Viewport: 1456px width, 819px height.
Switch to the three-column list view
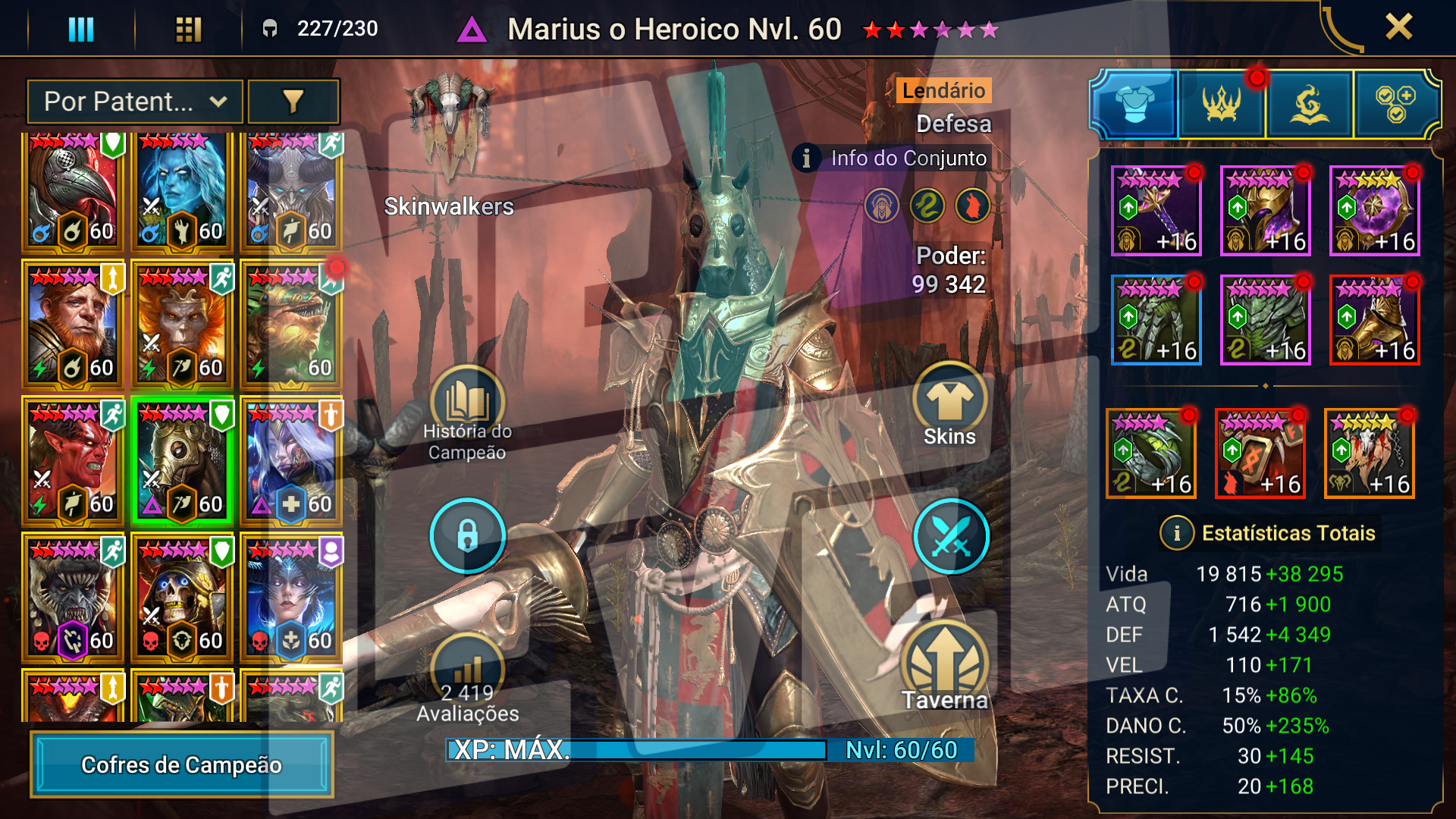81,30
